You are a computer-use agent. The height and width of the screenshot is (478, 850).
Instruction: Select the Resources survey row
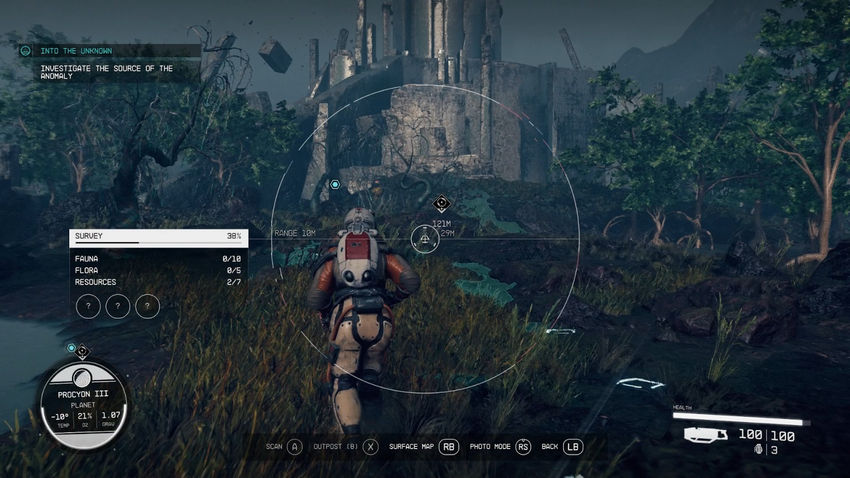[159, 282]
